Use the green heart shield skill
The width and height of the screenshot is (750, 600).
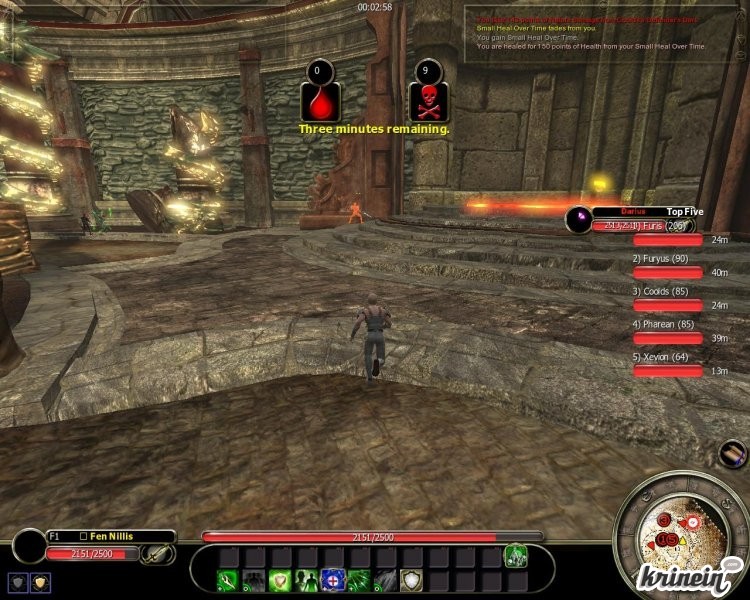(281, 580)
